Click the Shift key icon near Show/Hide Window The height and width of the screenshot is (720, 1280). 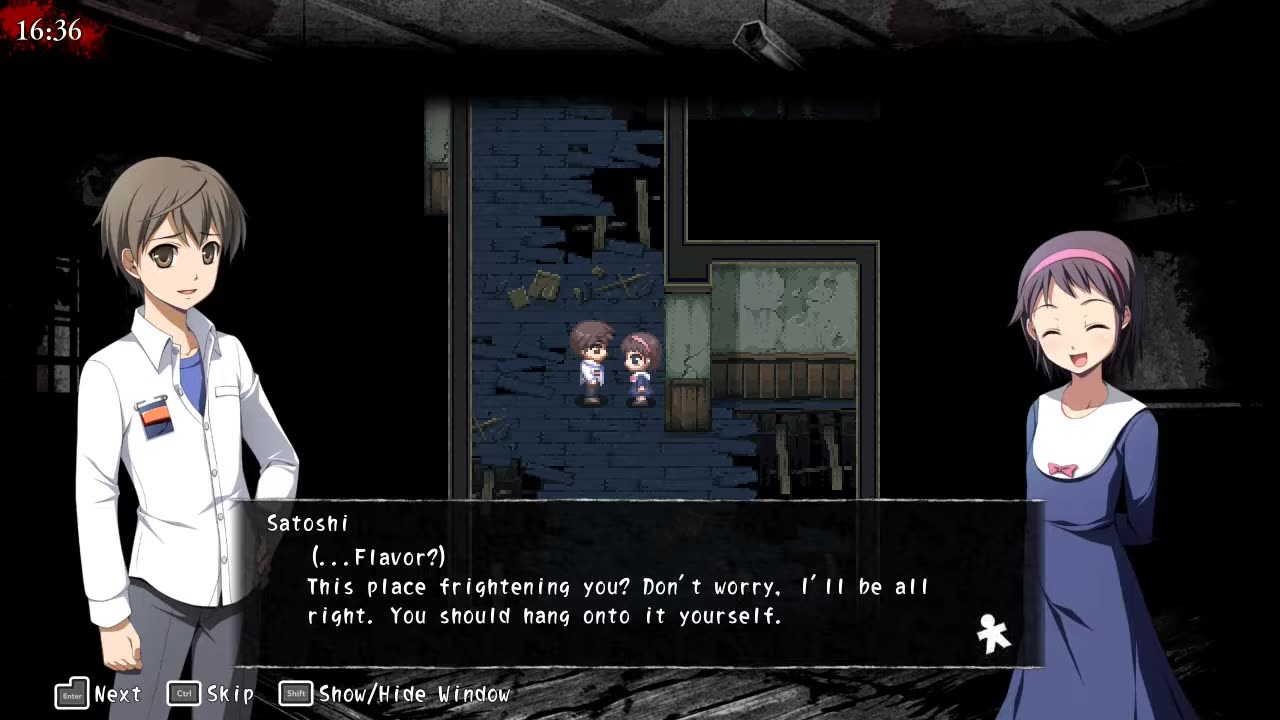(295, 693)
